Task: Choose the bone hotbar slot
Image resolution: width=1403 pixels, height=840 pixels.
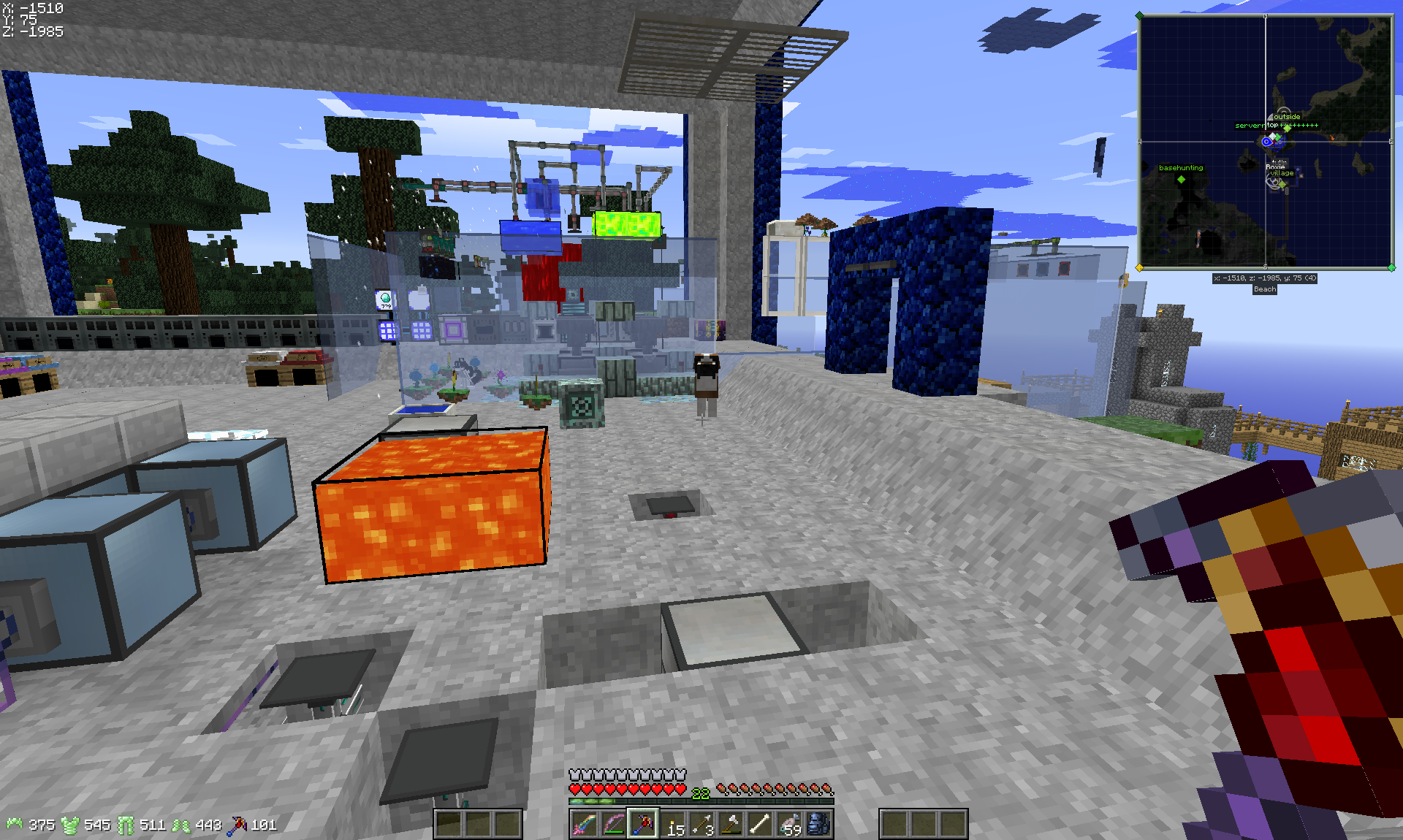Action: point(760,825)
